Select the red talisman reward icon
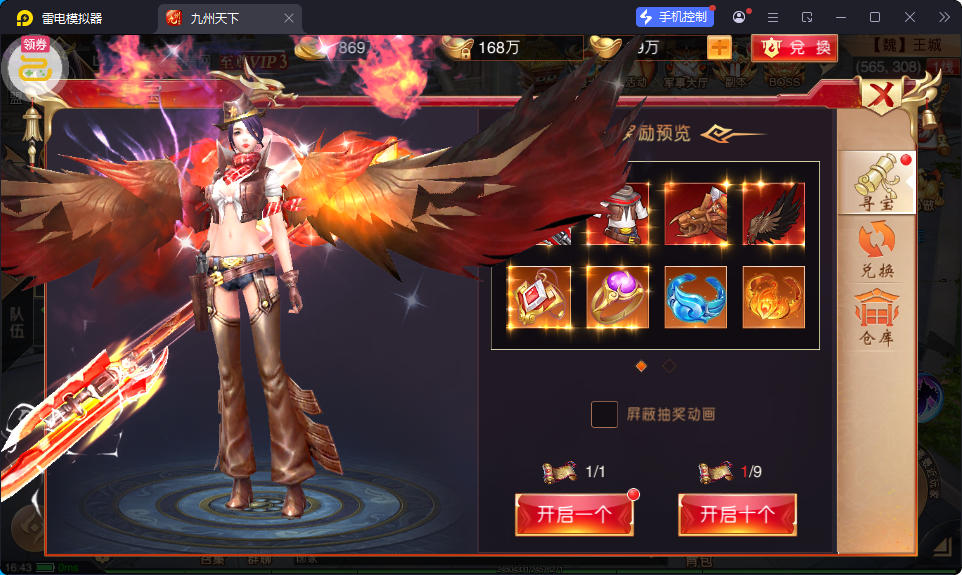Screen dimensions: 962x575 click(x=539, y=297)
